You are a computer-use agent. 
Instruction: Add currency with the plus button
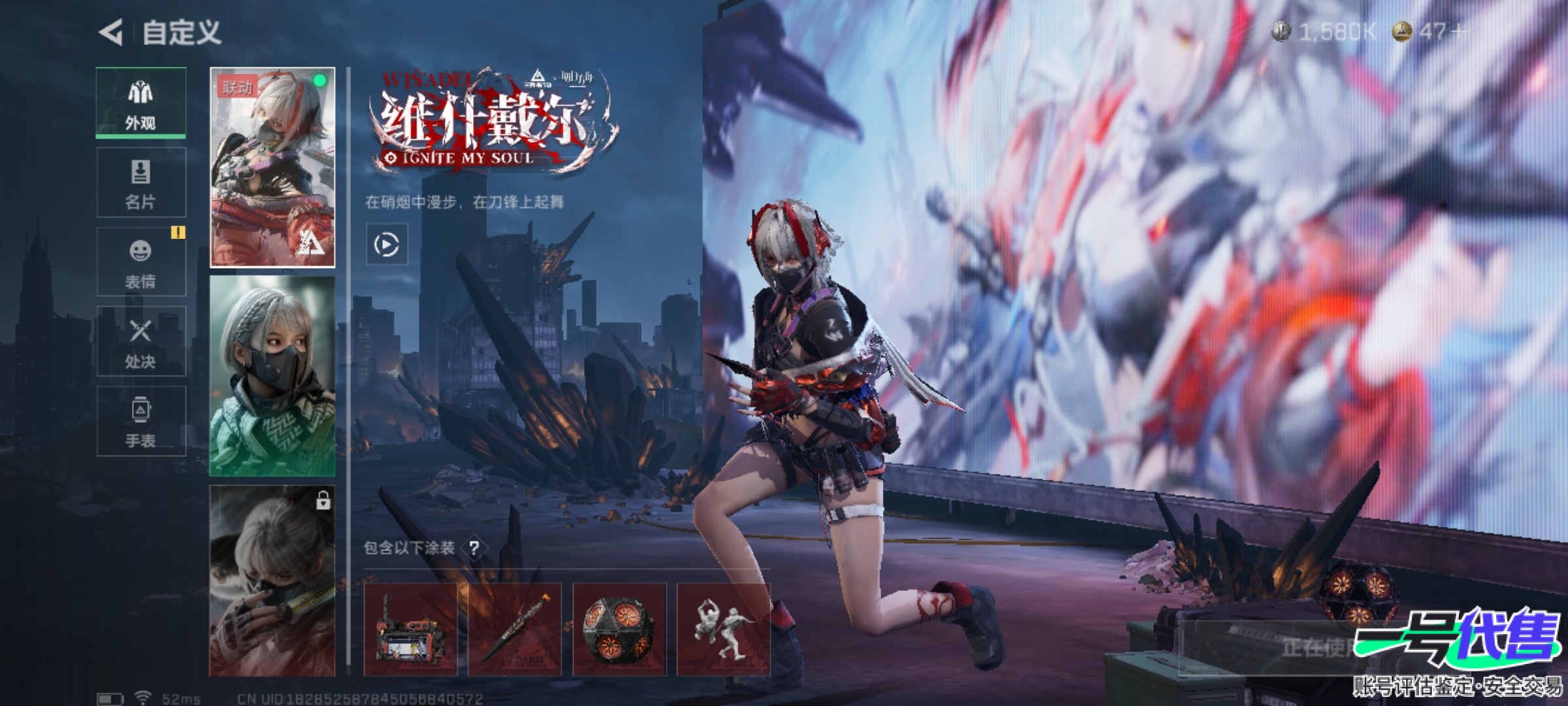[x=1458, y=31]
